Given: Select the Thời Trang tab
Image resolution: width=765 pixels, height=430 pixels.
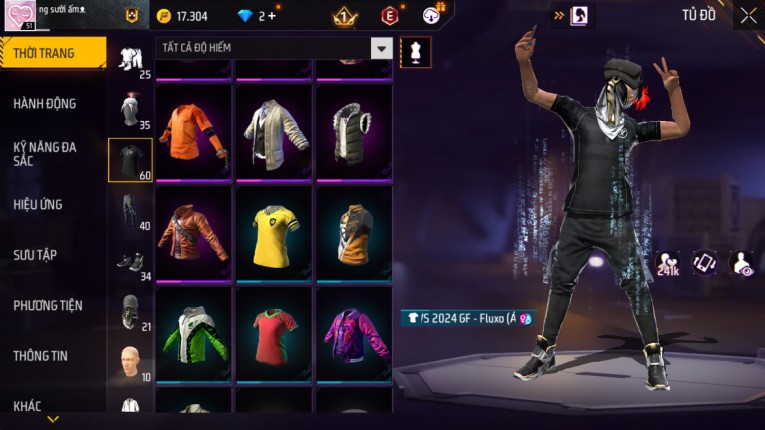Looking at the screenshot, I should 52,53.
